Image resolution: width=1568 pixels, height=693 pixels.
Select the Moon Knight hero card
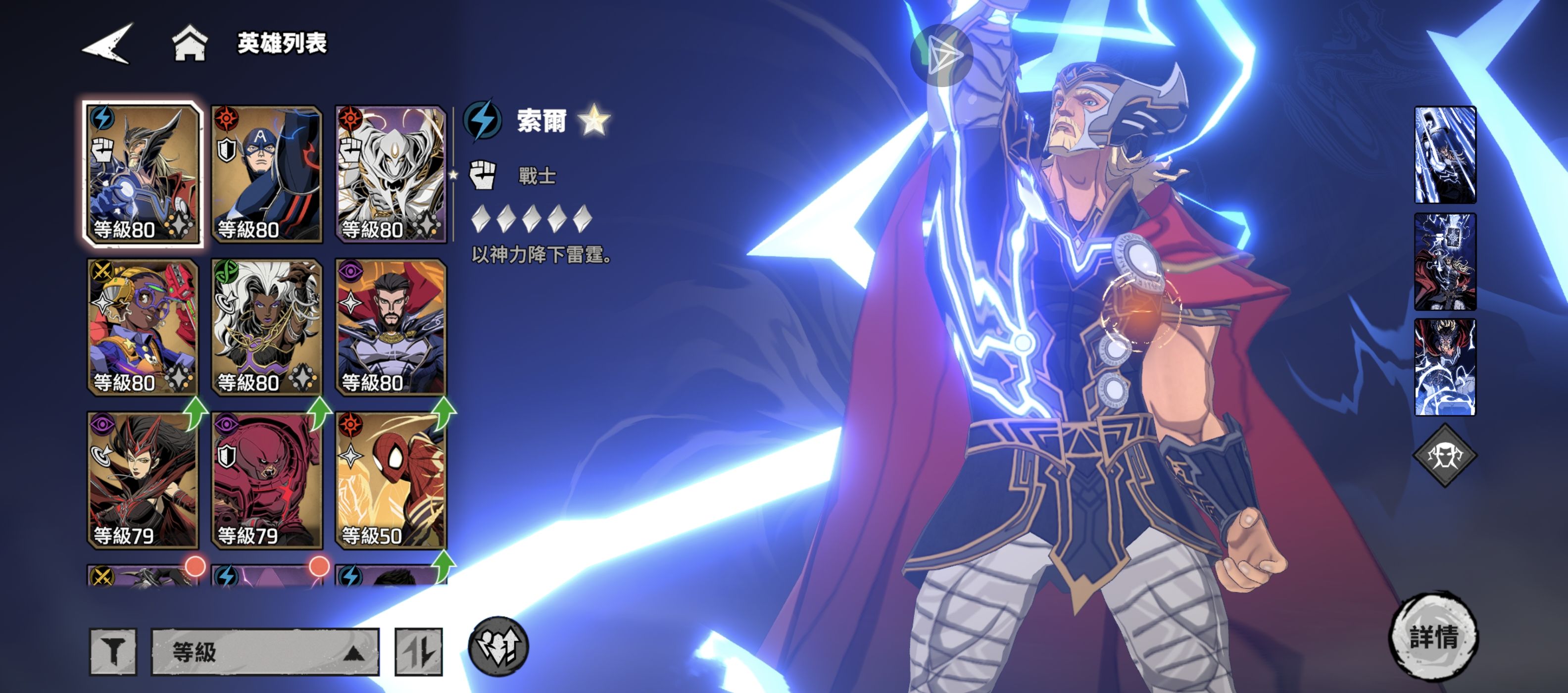point(391,174)
